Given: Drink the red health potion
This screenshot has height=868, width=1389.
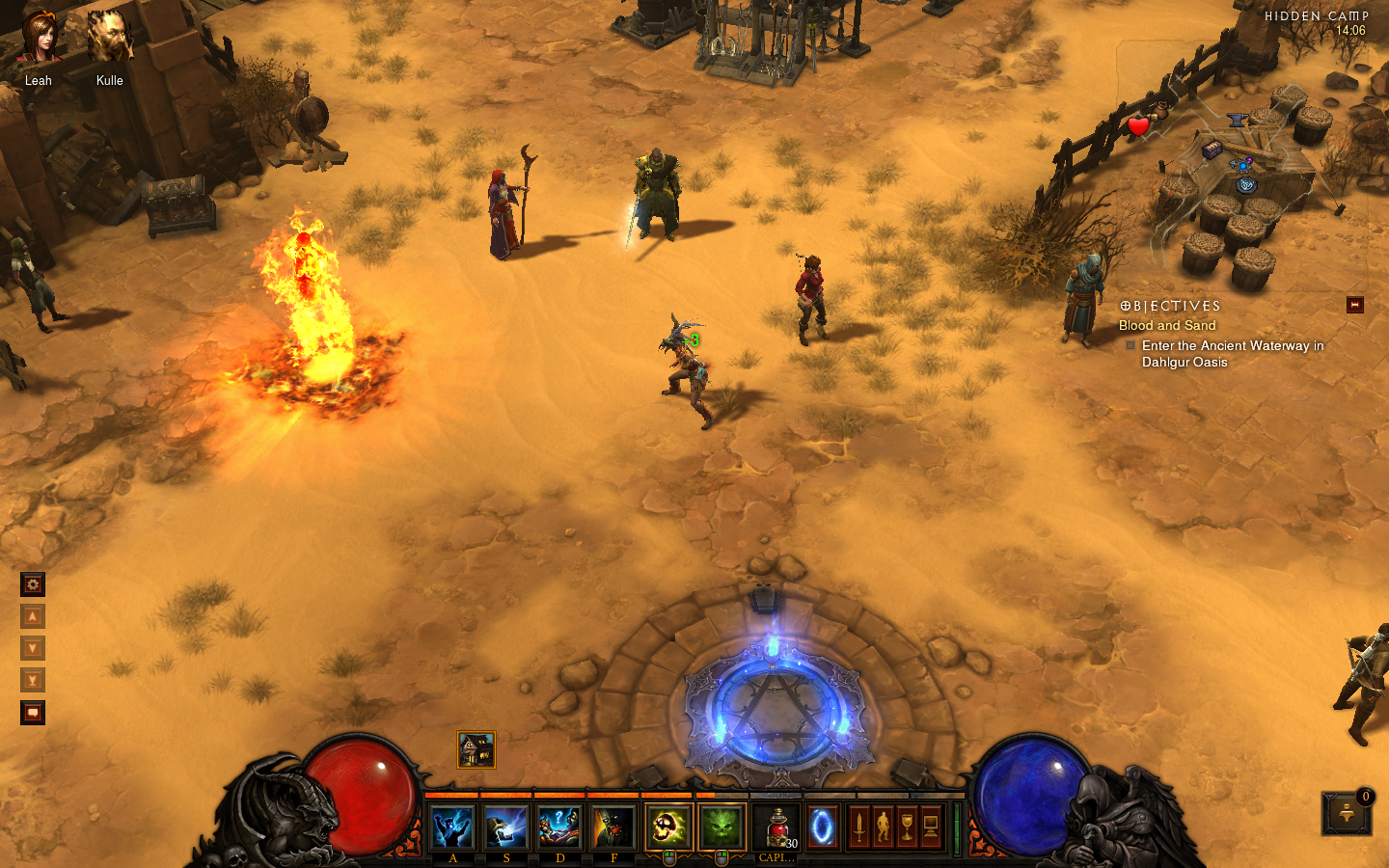Looking at the screenshot, I should [776, 827].
